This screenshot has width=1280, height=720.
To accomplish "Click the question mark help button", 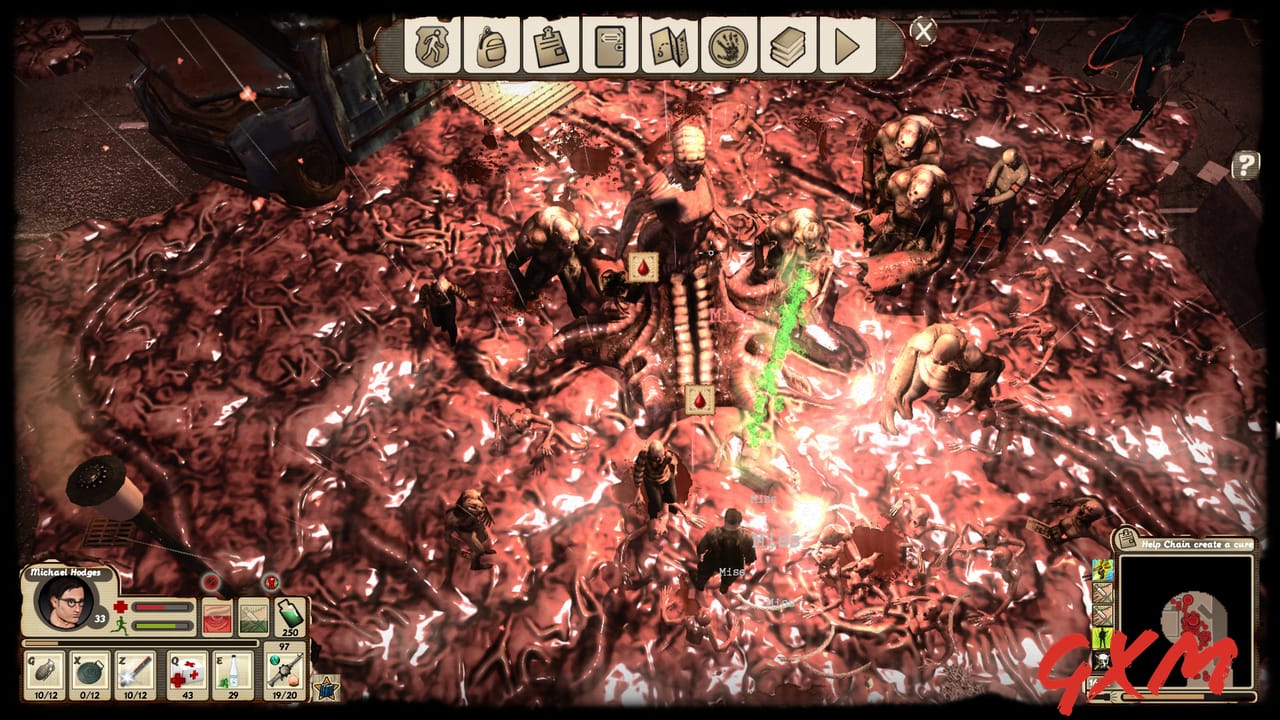I will point(1245,165).
